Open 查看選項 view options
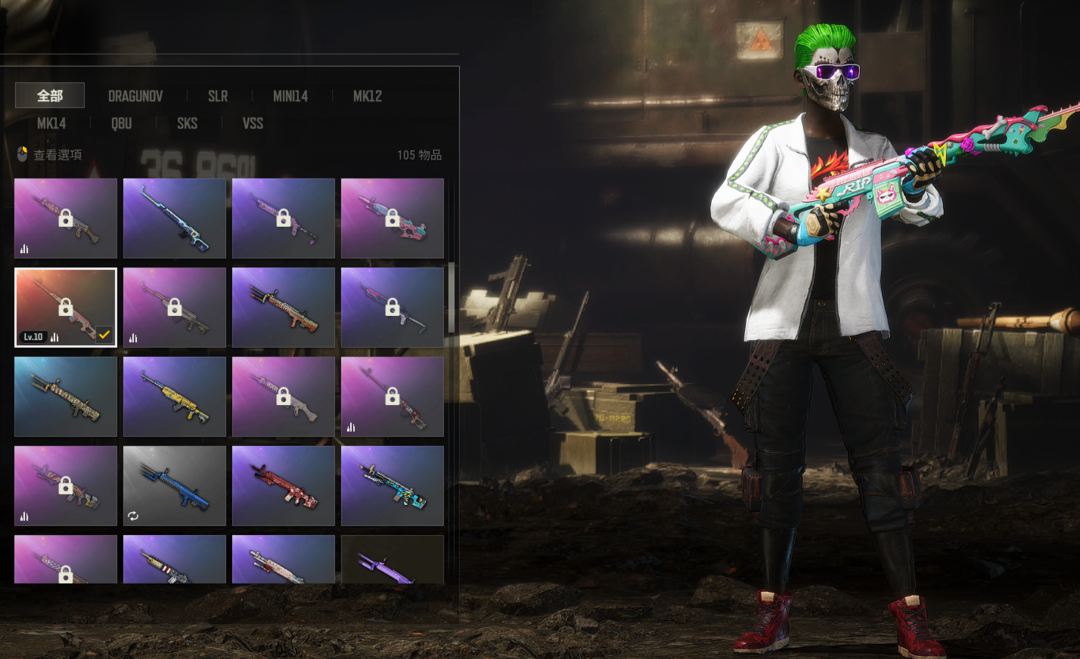 coord(50,155)
